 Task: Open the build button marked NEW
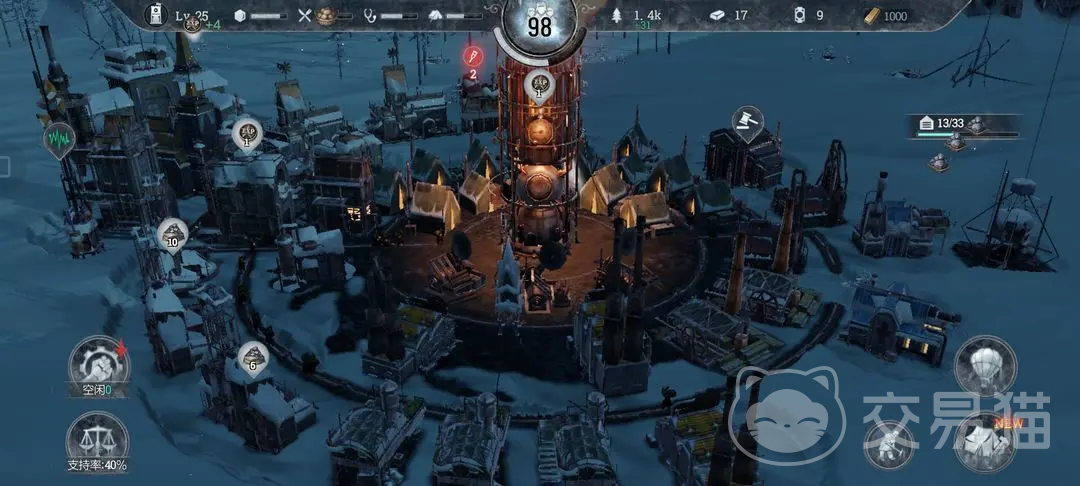984,441
